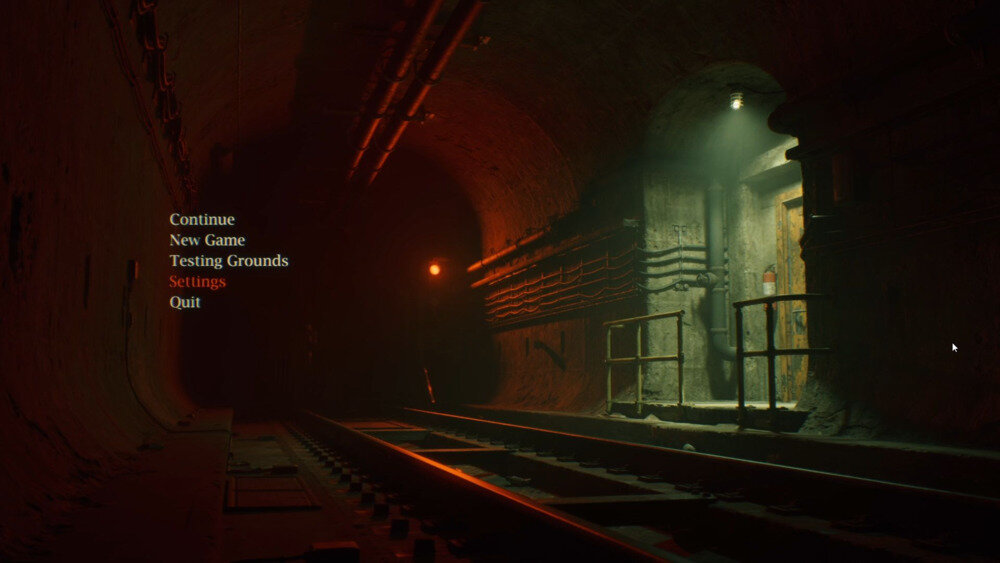Continue the saved game
Viewport: 1000px width, 563px height.
point(202,220)
